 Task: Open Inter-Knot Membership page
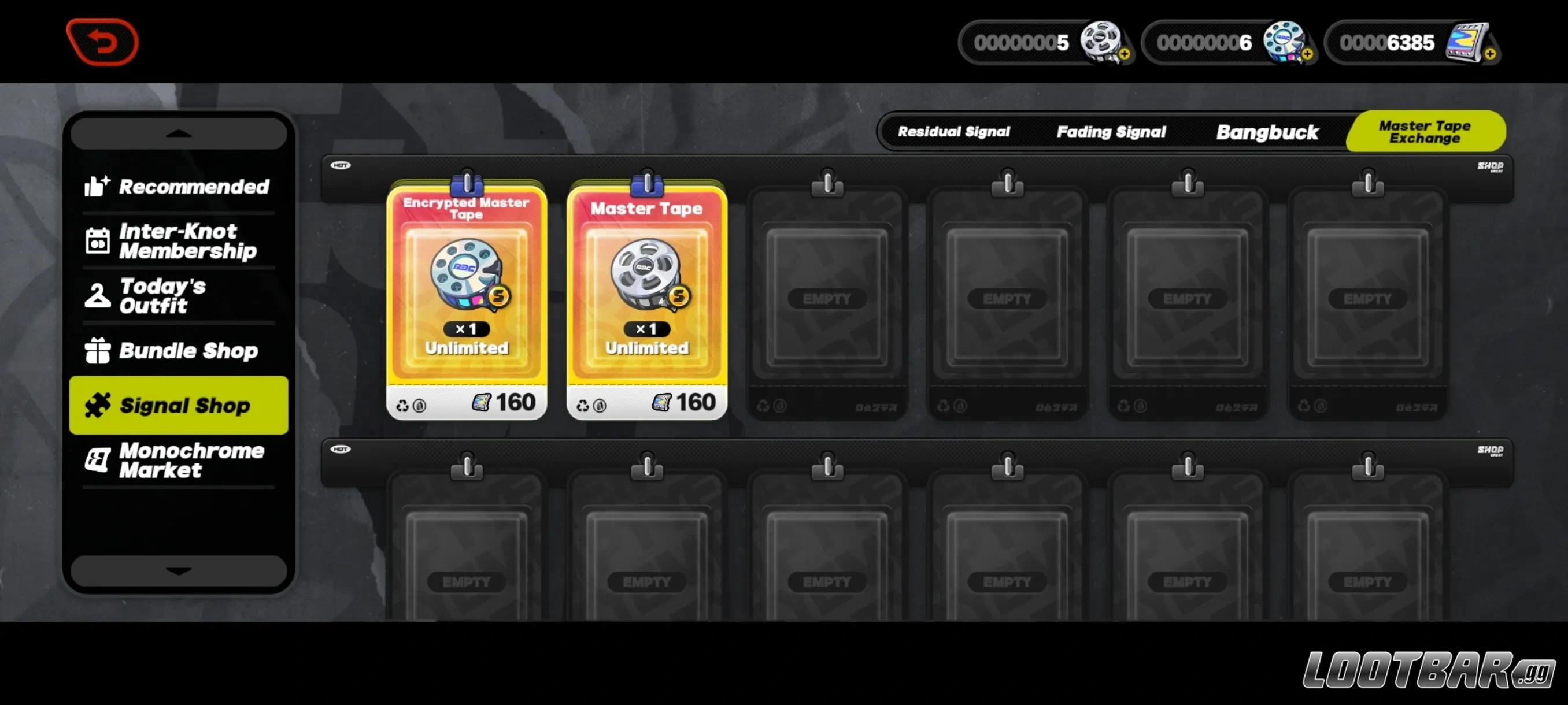(177, 241)
